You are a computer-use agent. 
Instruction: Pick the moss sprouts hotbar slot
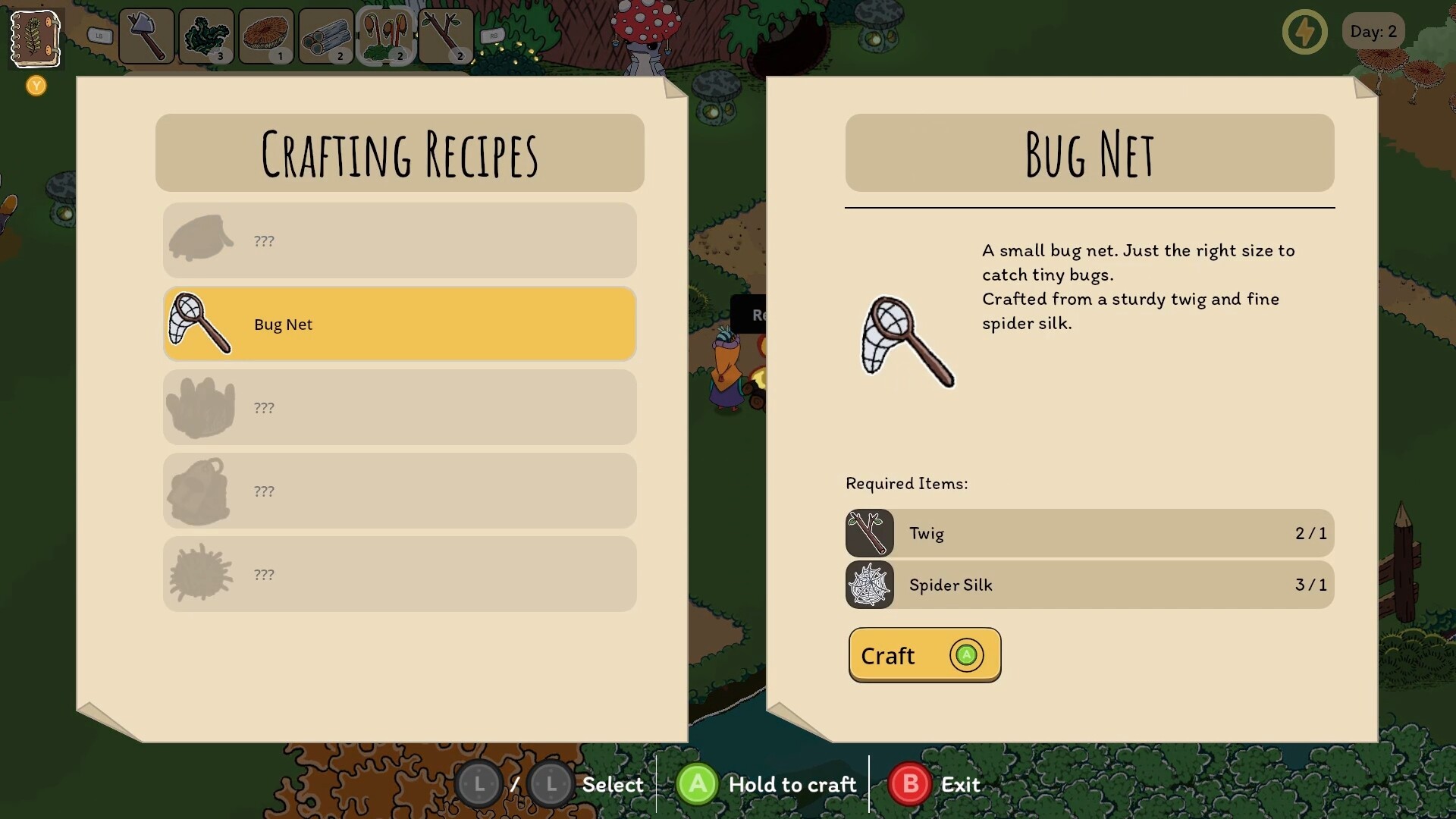point(386,36)
